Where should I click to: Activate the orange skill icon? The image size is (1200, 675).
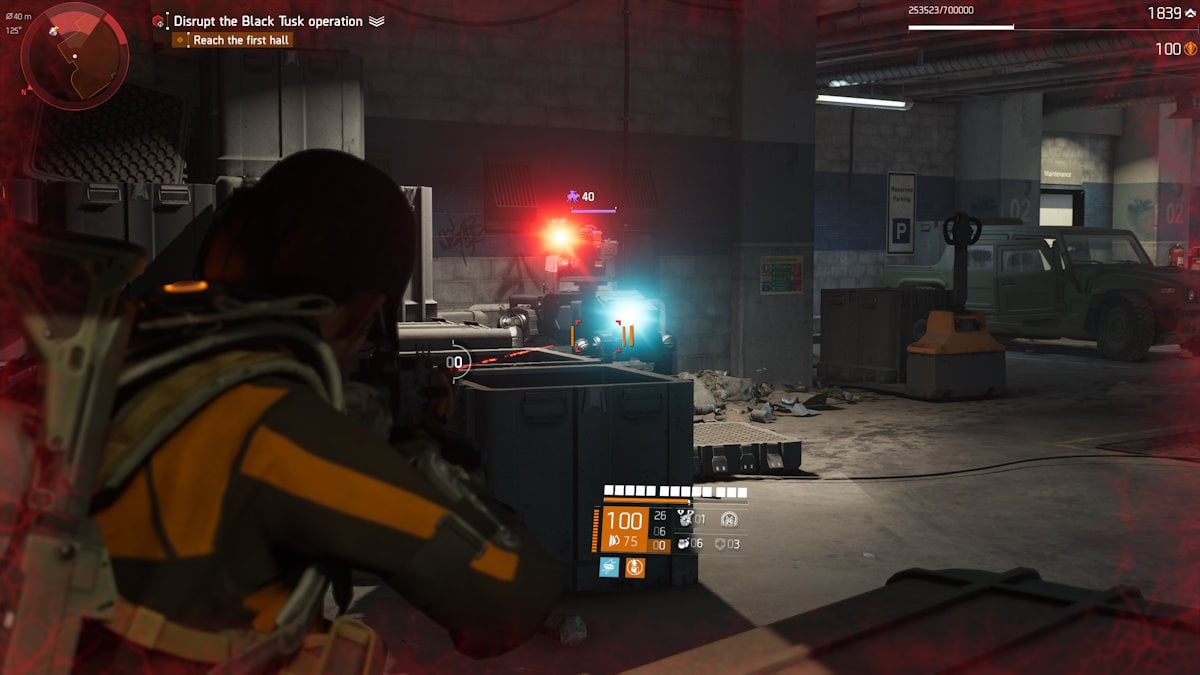click(635, 567)
